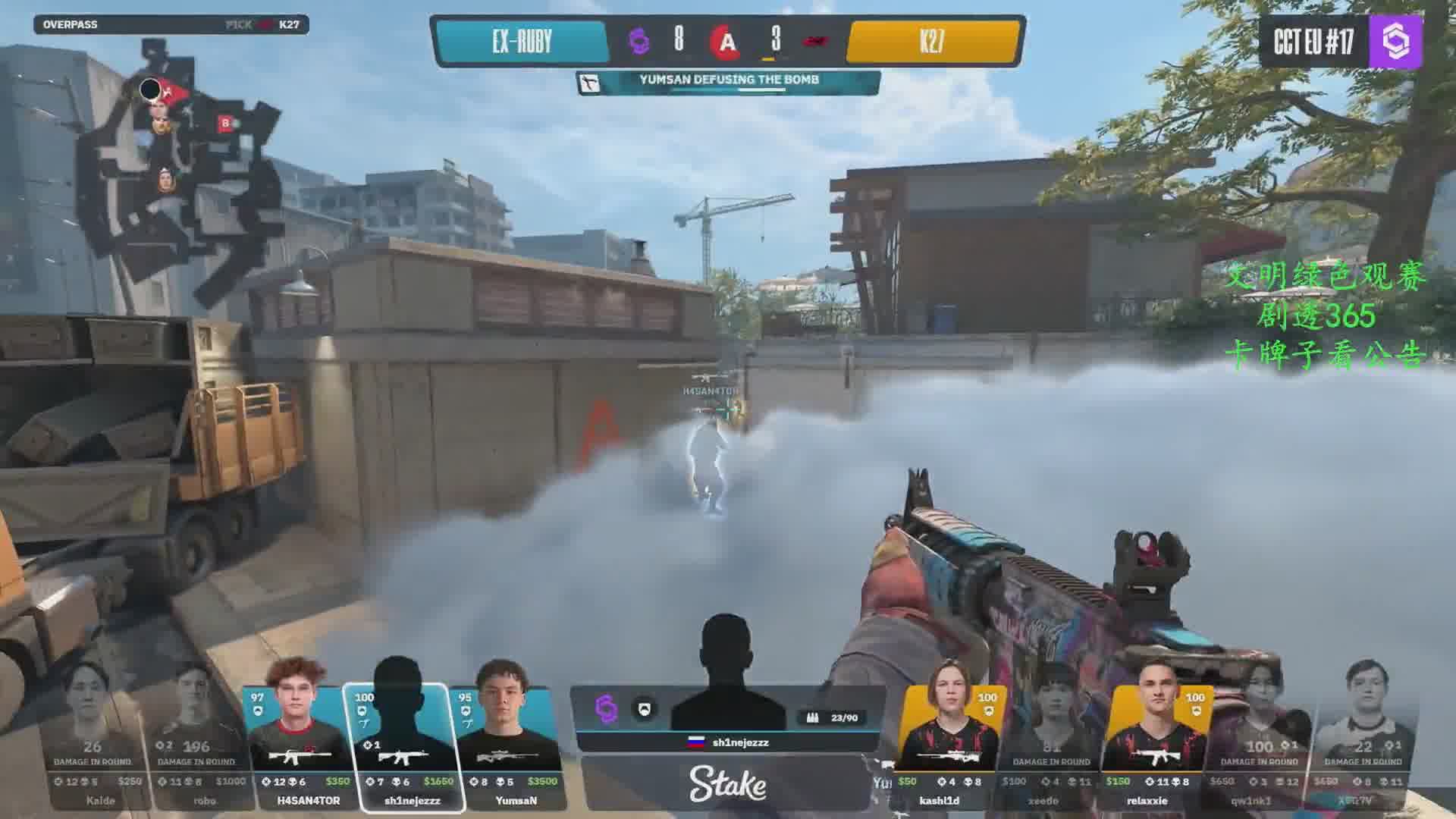
Task: Click the sh1nejezzz name bar with Russian flag
Action: click(x=728, y=742)
